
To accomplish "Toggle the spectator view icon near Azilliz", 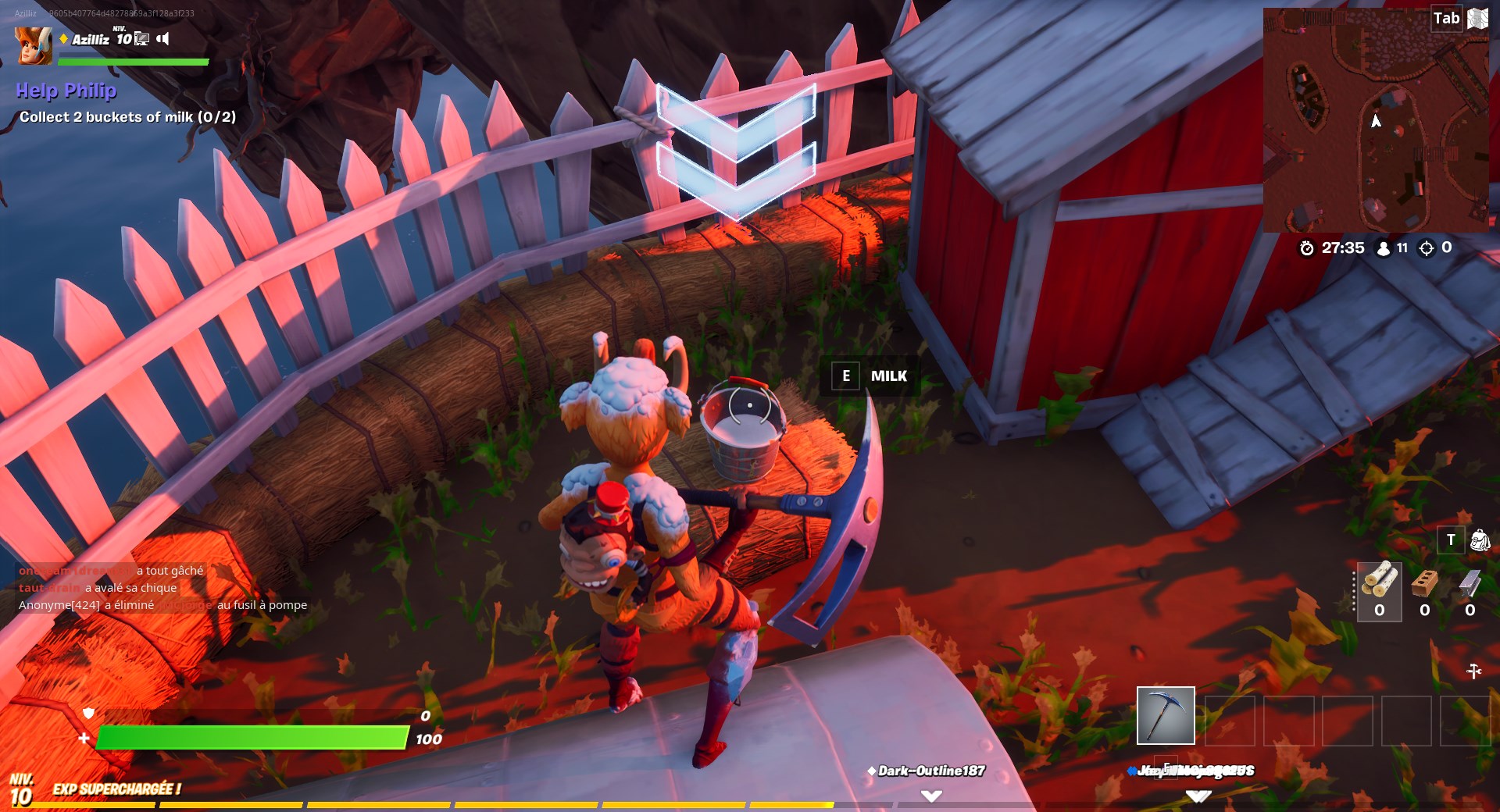I will coord(141,40).
